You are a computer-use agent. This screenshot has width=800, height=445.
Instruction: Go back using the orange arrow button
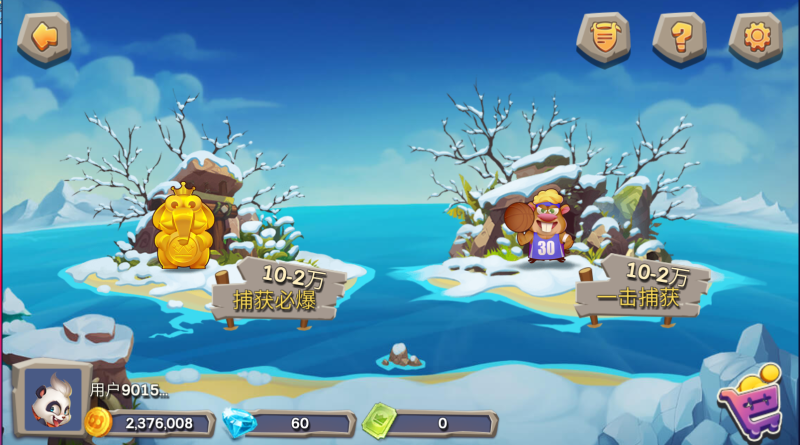(x=44, y=37)
